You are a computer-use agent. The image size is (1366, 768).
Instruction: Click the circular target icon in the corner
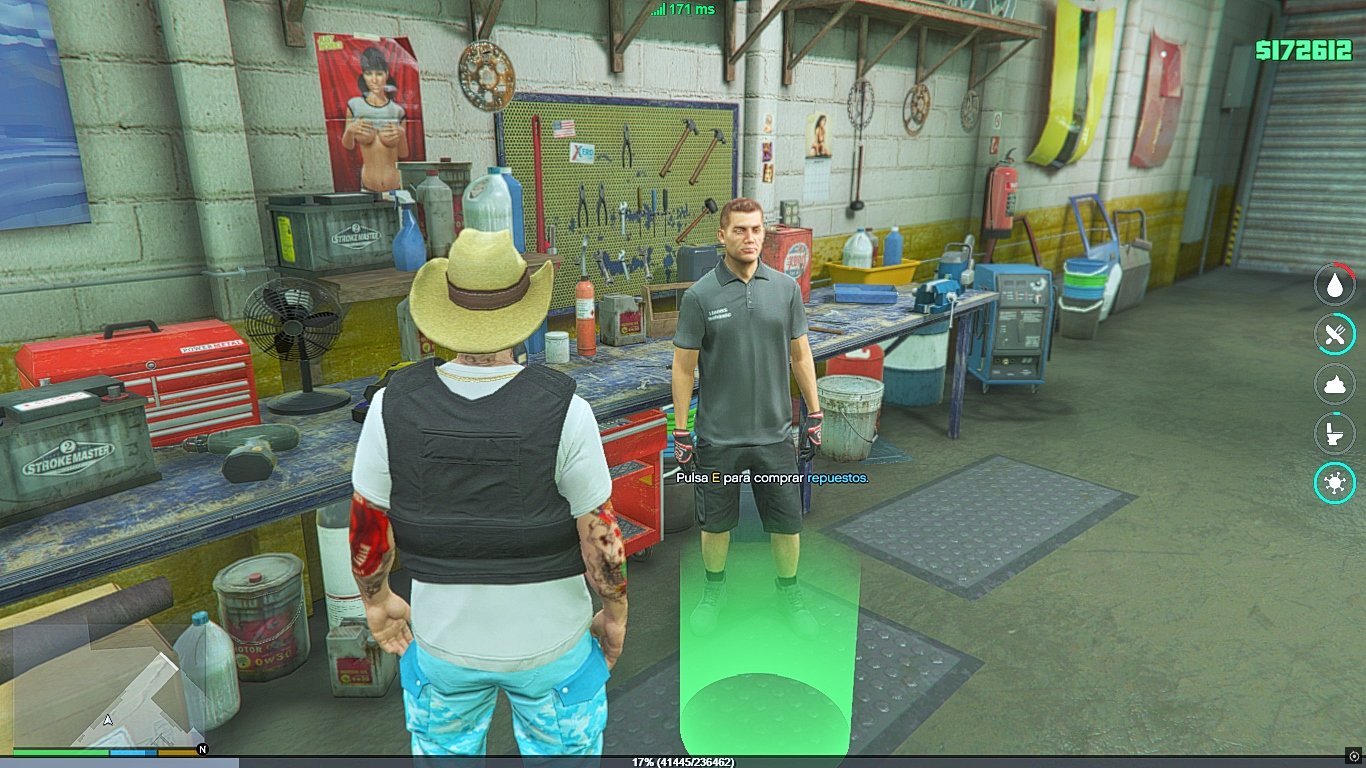tap(1354, 755)
